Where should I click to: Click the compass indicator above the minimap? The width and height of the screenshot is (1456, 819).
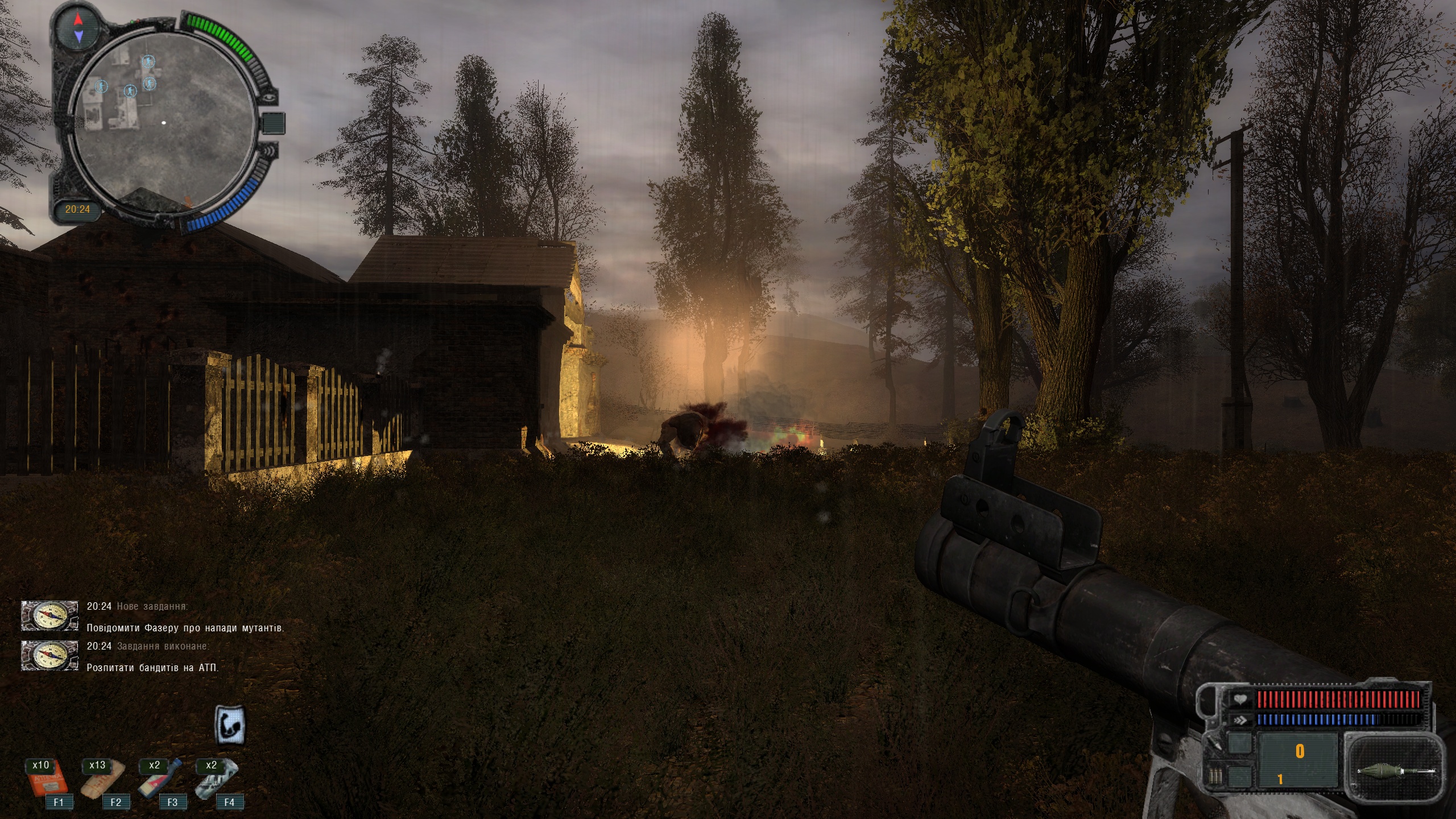tap(78, 28)
